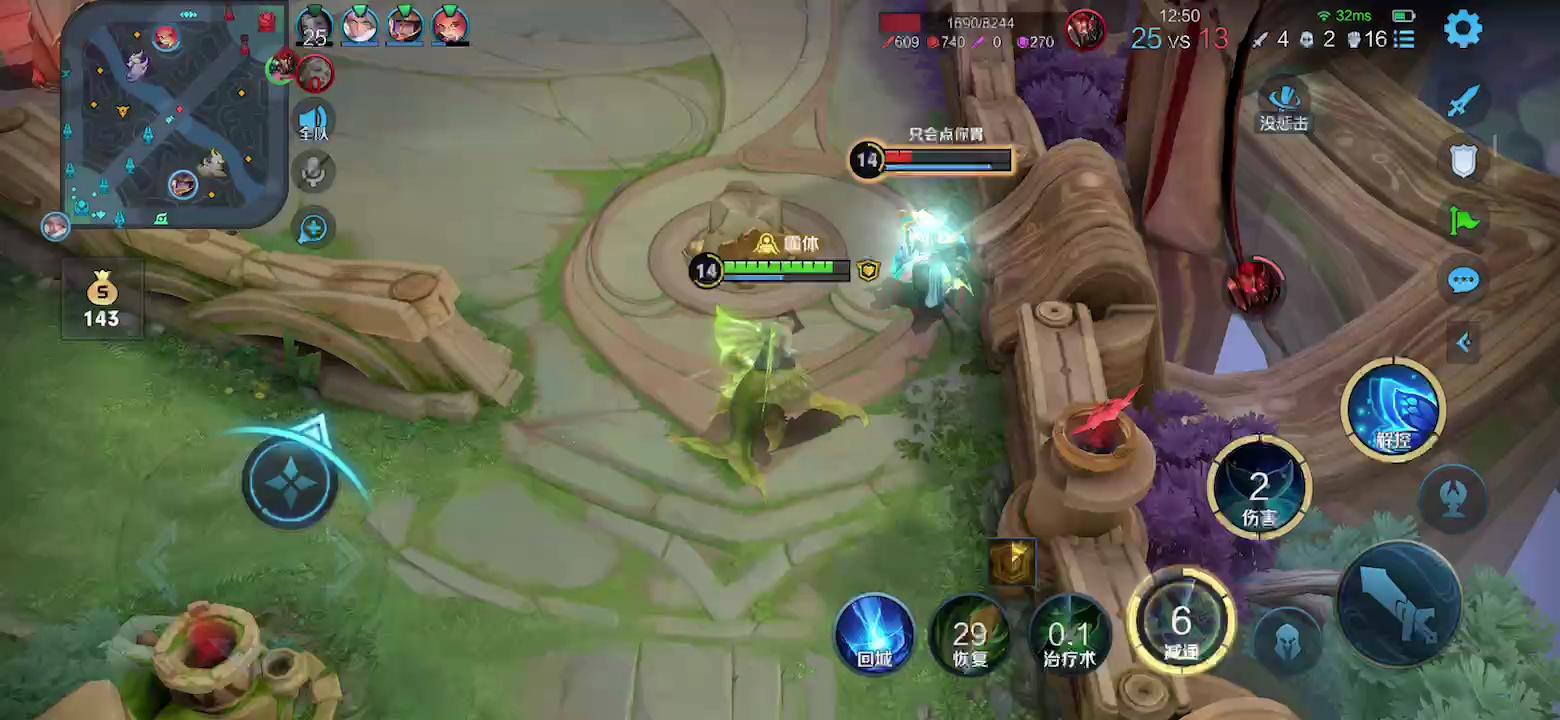Open the gear settings menu
The image size is (1560, 720).
[1462, 29]
